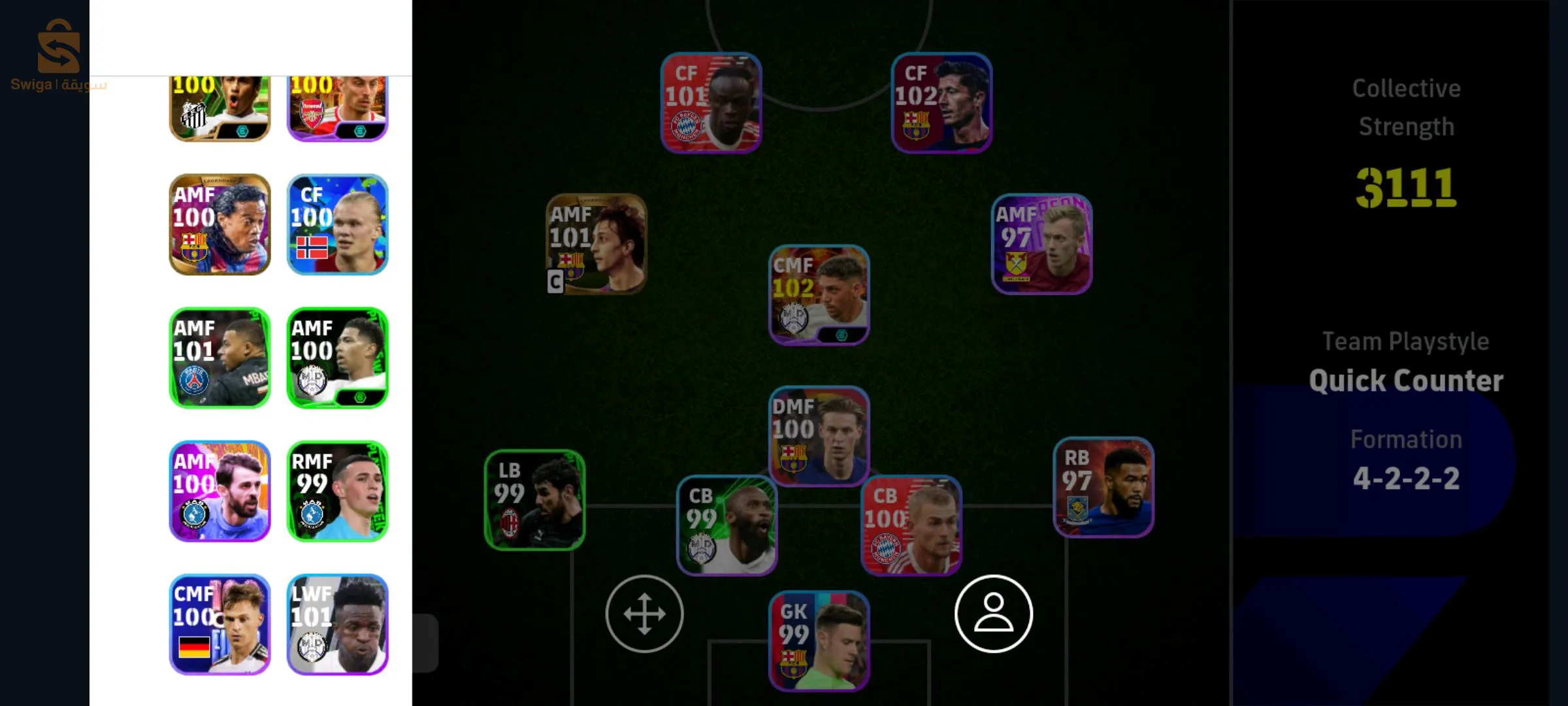Select the CF 102 Lewandowski card
The height and width of the screenshot is (706, 1568).
pyautogui.click(x=941, y=105)
